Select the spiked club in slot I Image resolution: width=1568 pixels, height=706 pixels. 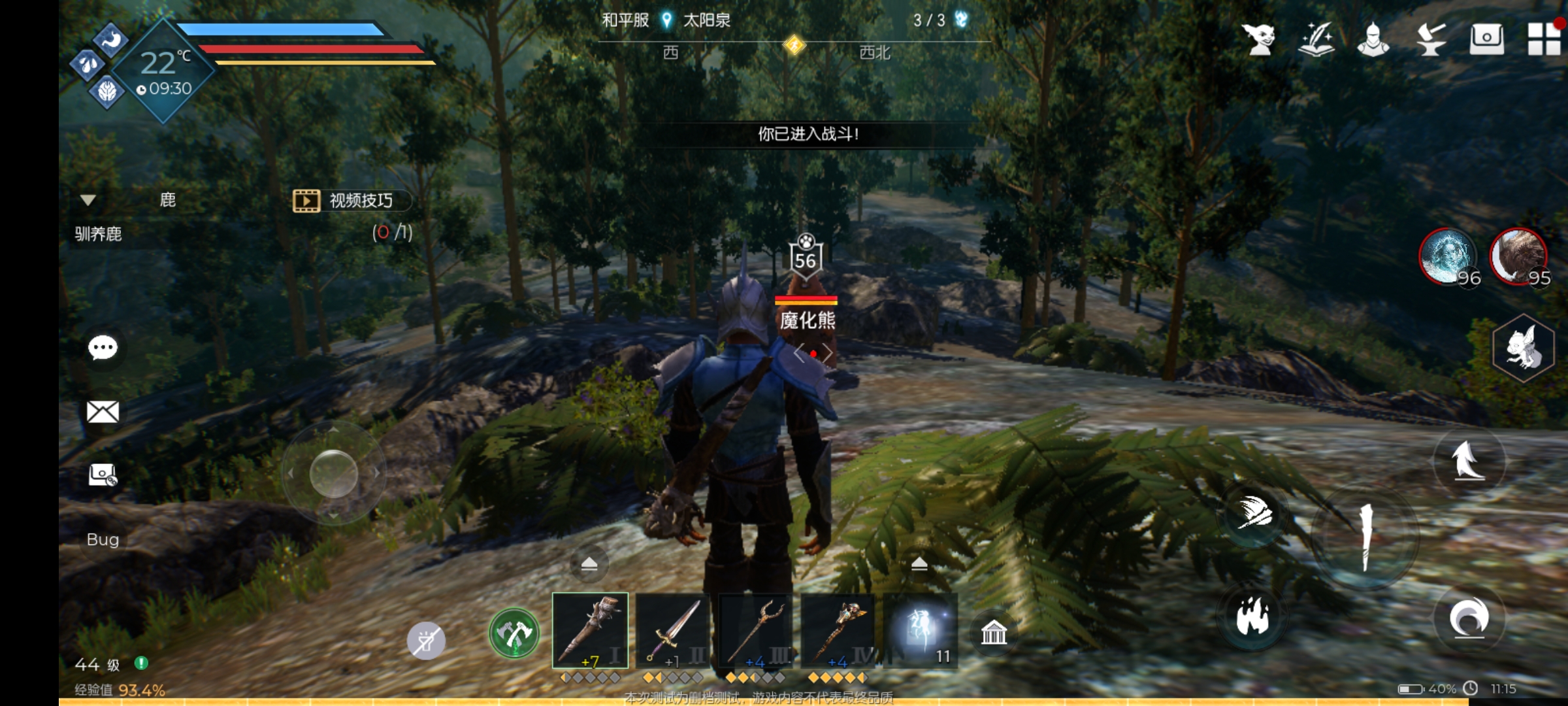pos(590,630)
